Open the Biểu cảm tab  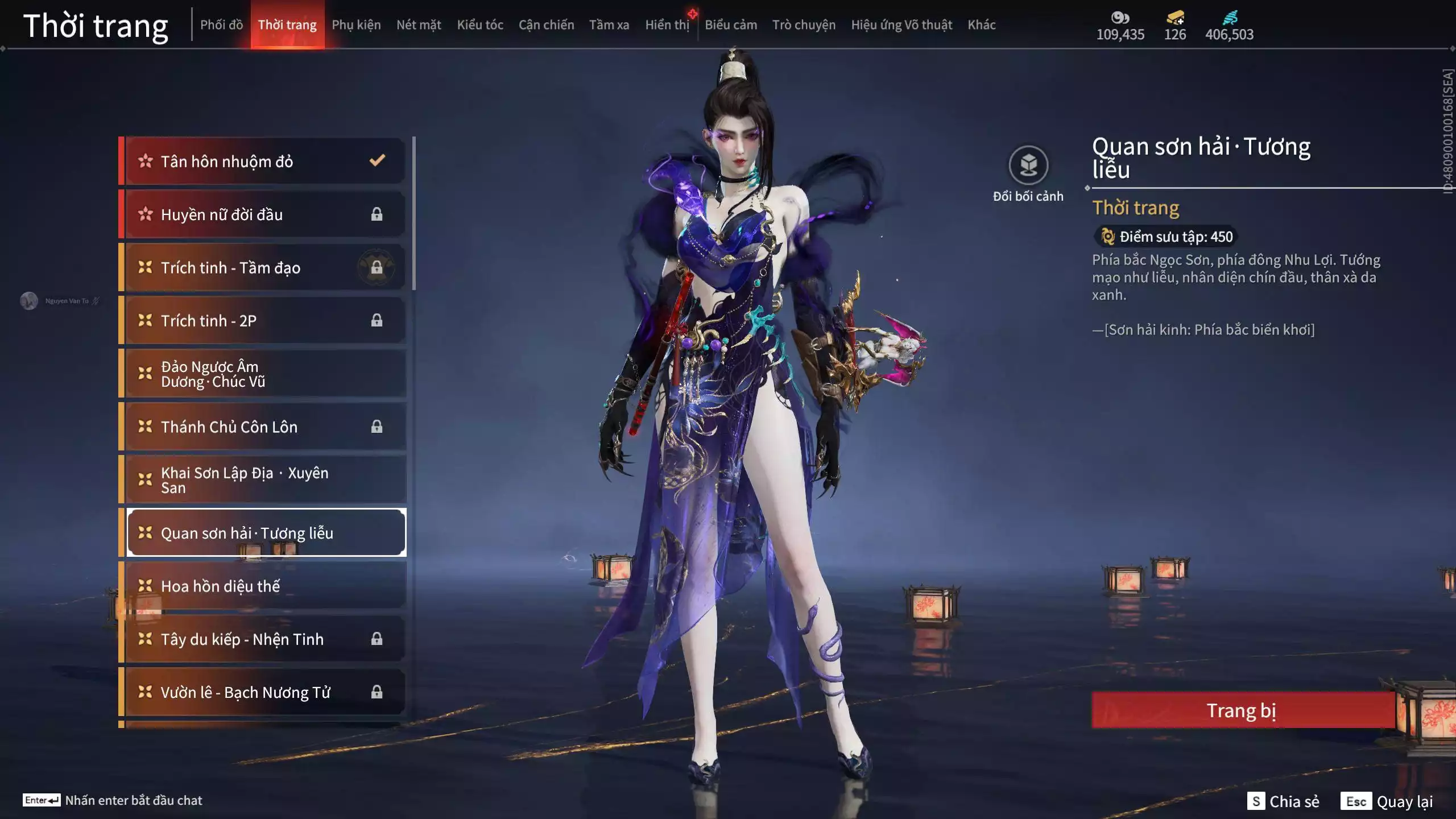point(731,25)
